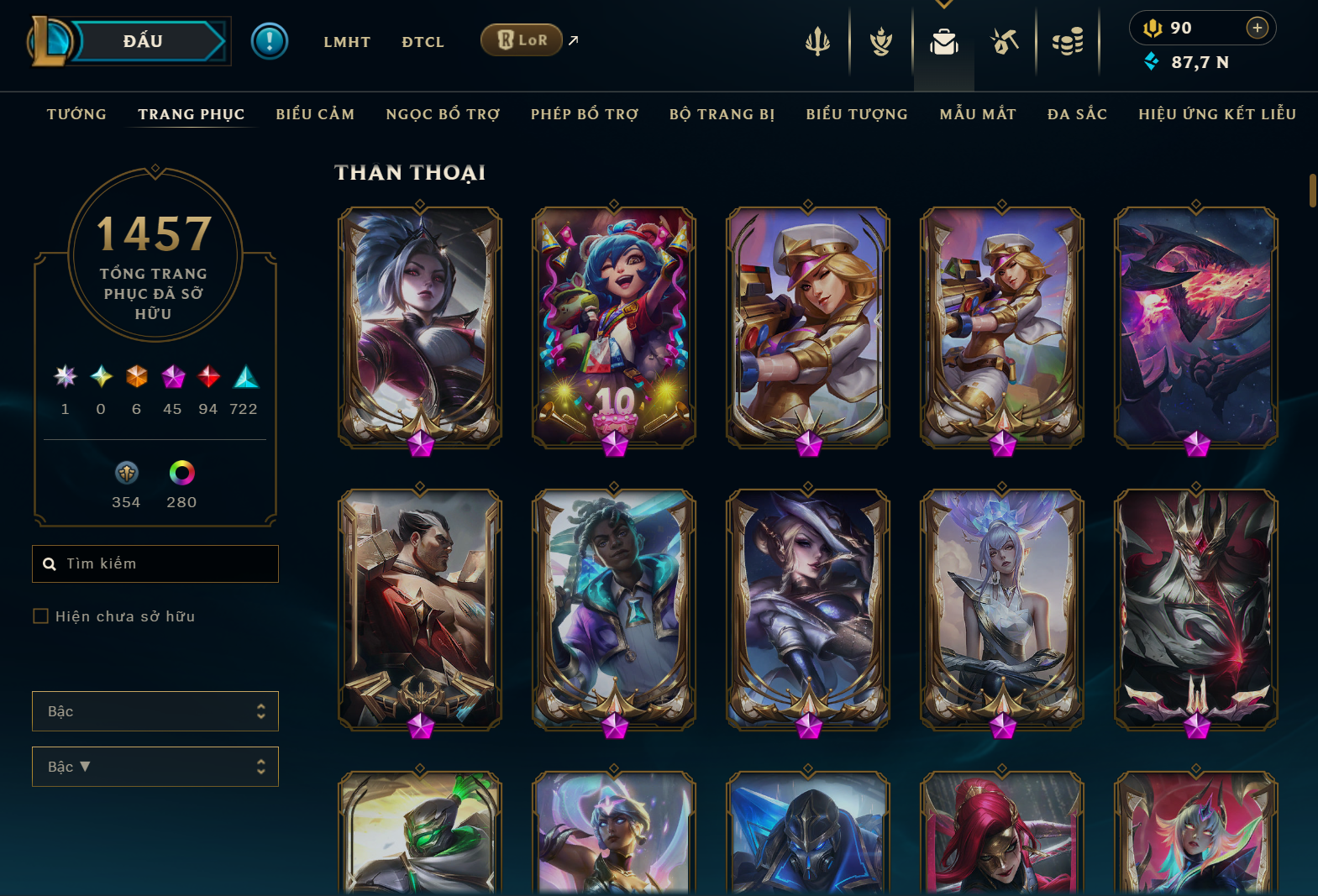Image resolution: width=1318 pixels, height=896 pixels.
Task: Toggle the red legendary gem filter showing 94
Action: click(x=208, y=379)
